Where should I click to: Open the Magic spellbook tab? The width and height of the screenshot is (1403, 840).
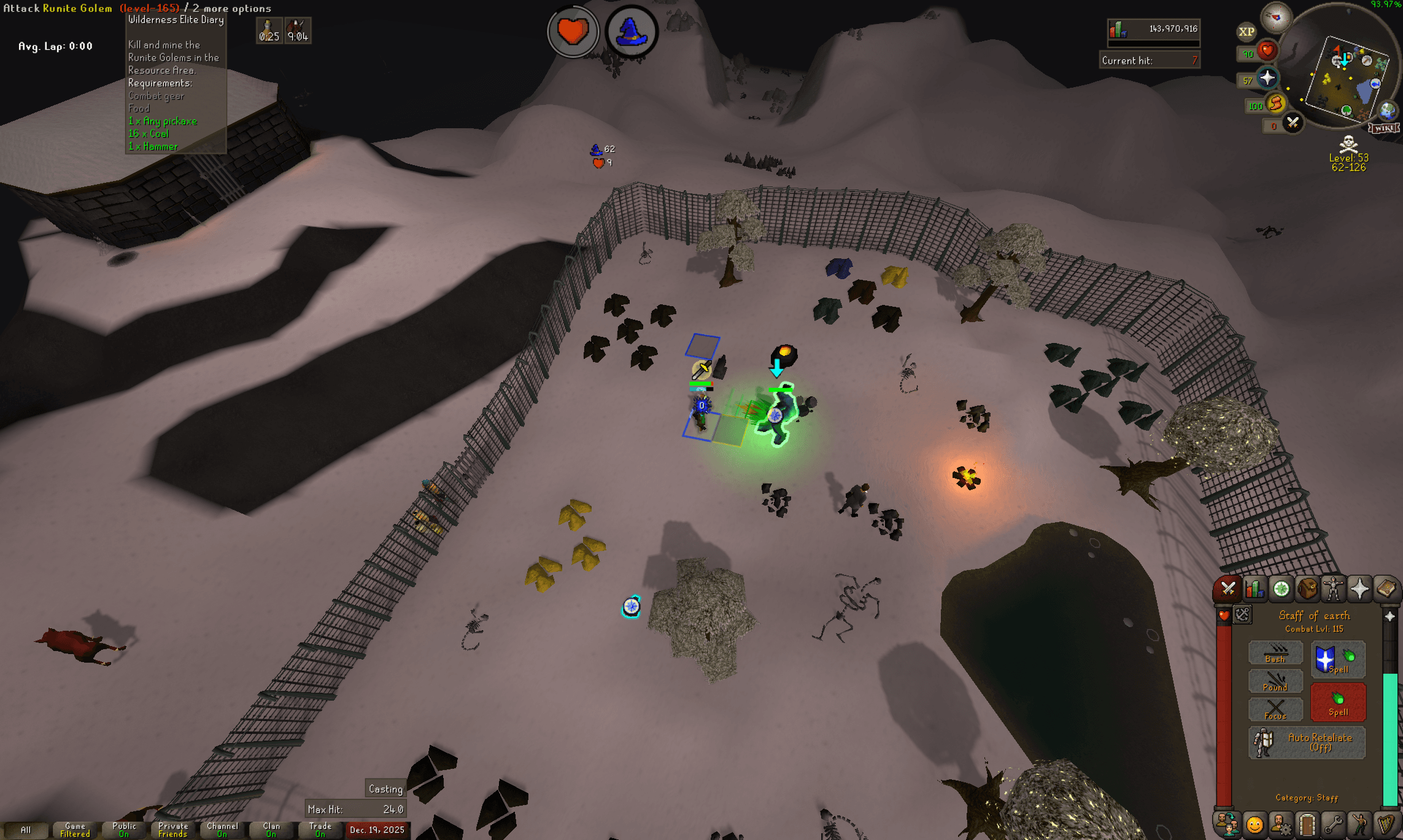(1387, 589)
